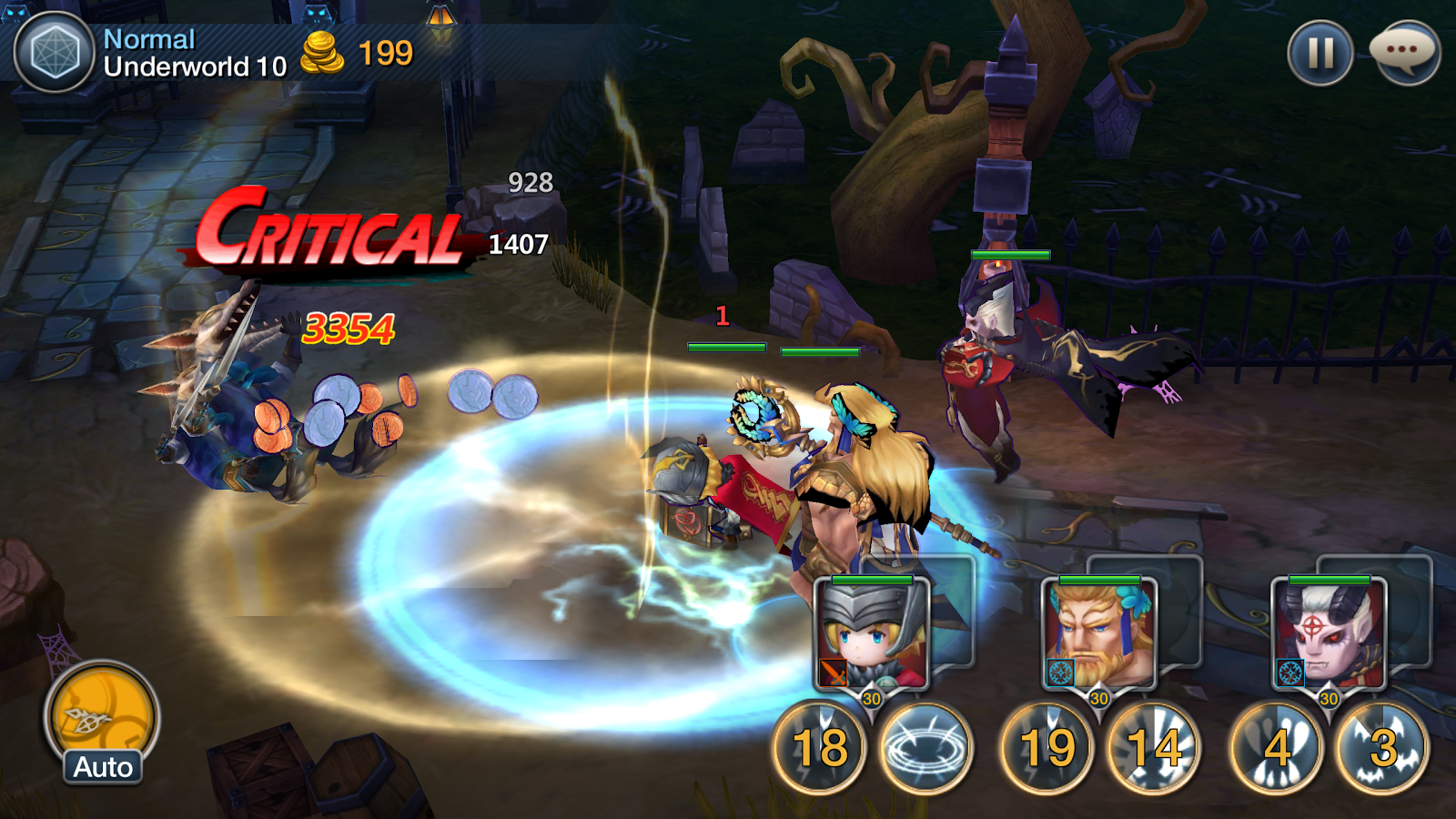The image size is (1456, 819).
Task: Tap the skill with 18 cooldown
Action: (x=820, y=748)
